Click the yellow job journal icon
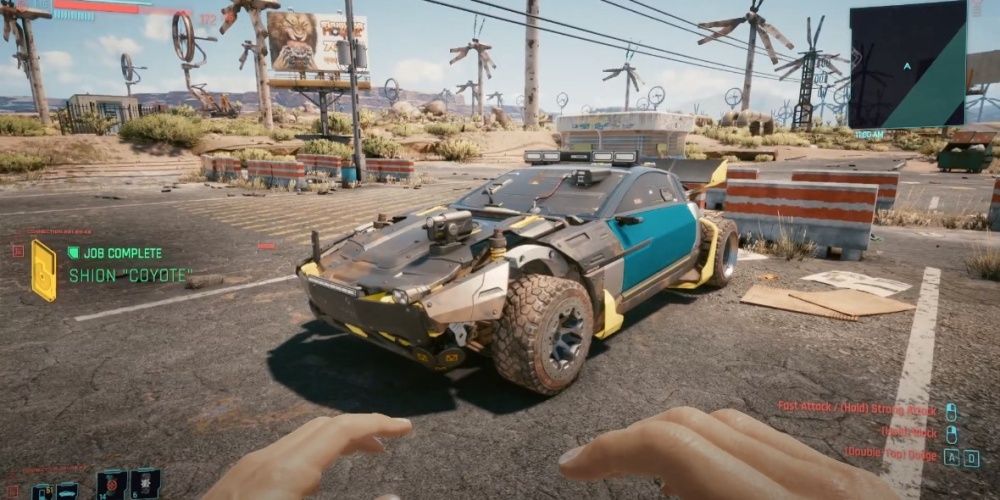 pyautogui.click(x=44, y=270)
